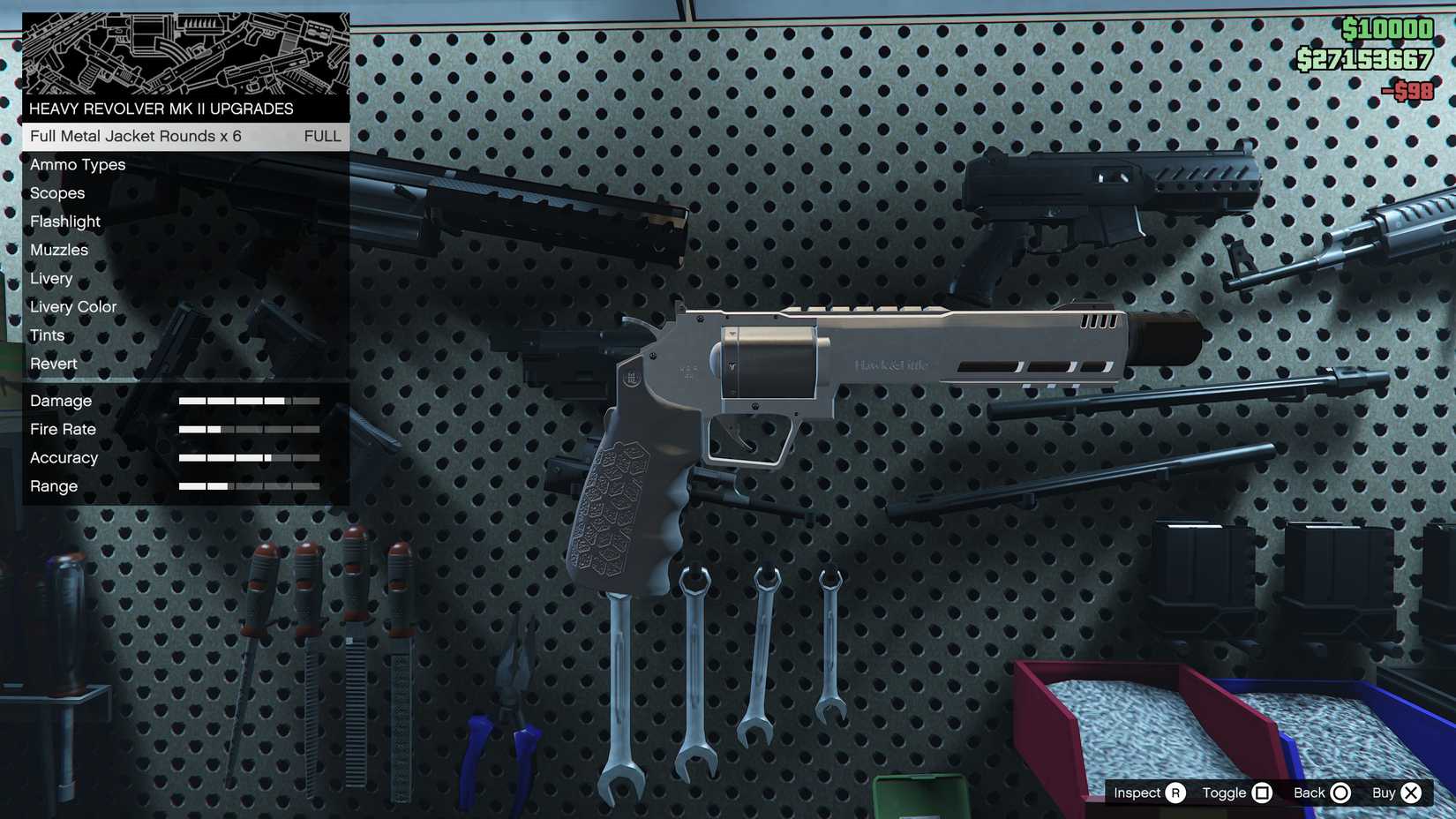This screenshot has width=1456, height=819.
Task: Click the $27153667 bank balance counter
Action: pyautogui.click(x=1365, y=60)
